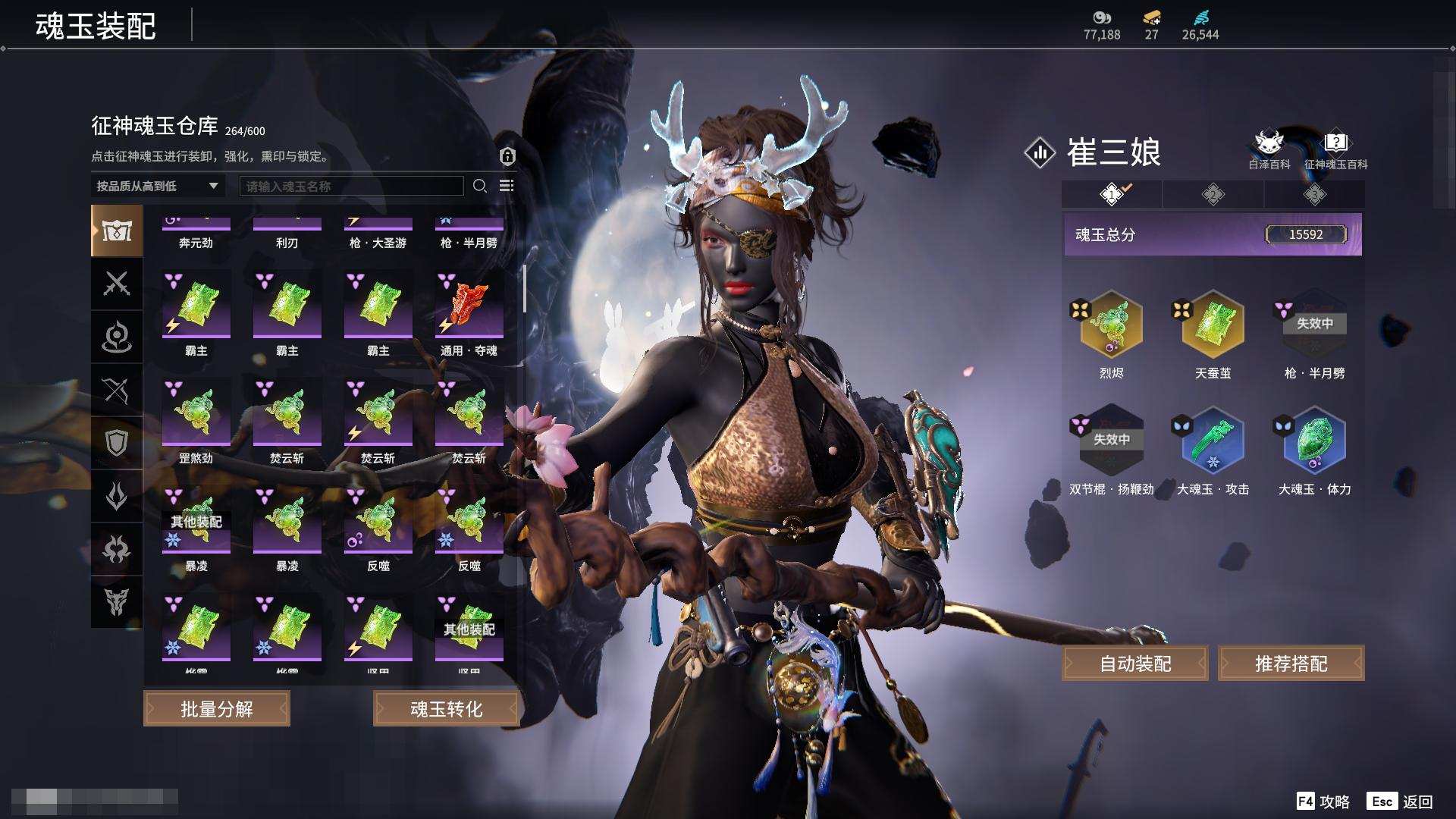1456x819 pixels.
Task: Select equipped 天蚕茧 soul jade slot
Action: [x=1213, y=325]
